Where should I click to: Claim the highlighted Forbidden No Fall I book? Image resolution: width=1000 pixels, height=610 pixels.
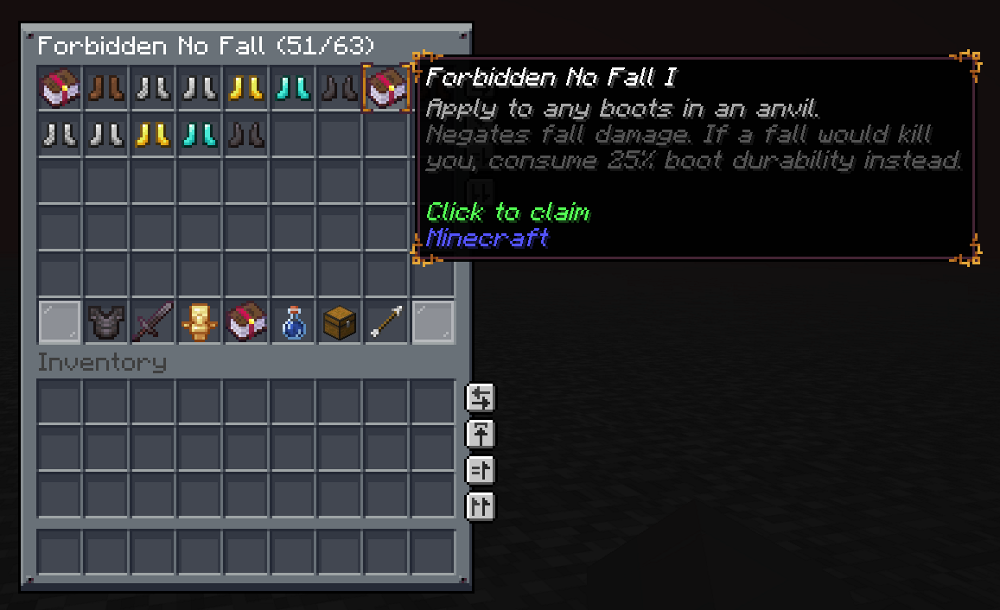pos(386,89)
